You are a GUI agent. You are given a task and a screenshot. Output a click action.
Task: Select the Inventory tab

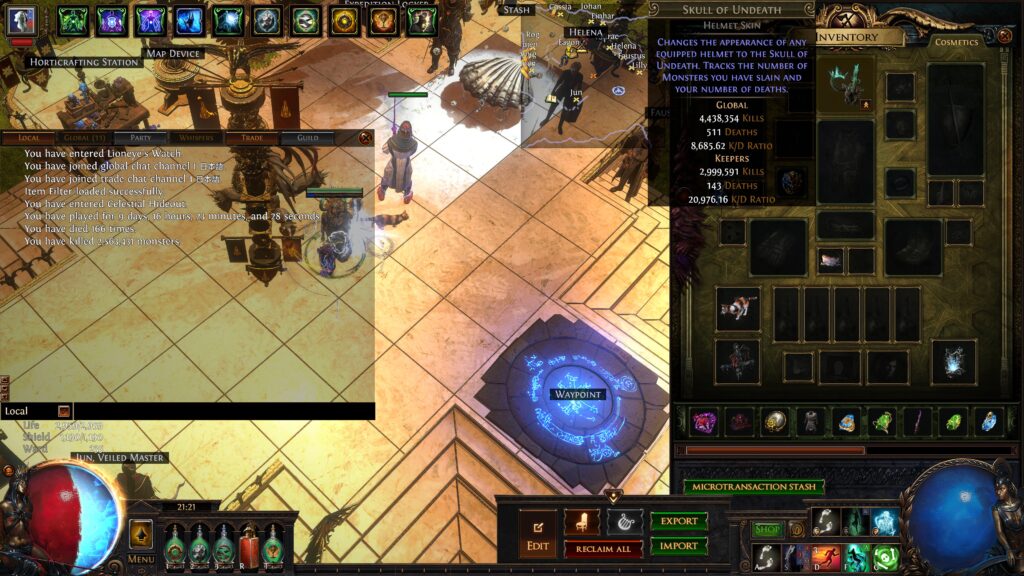pyautogui.click(x=849, y=37)
